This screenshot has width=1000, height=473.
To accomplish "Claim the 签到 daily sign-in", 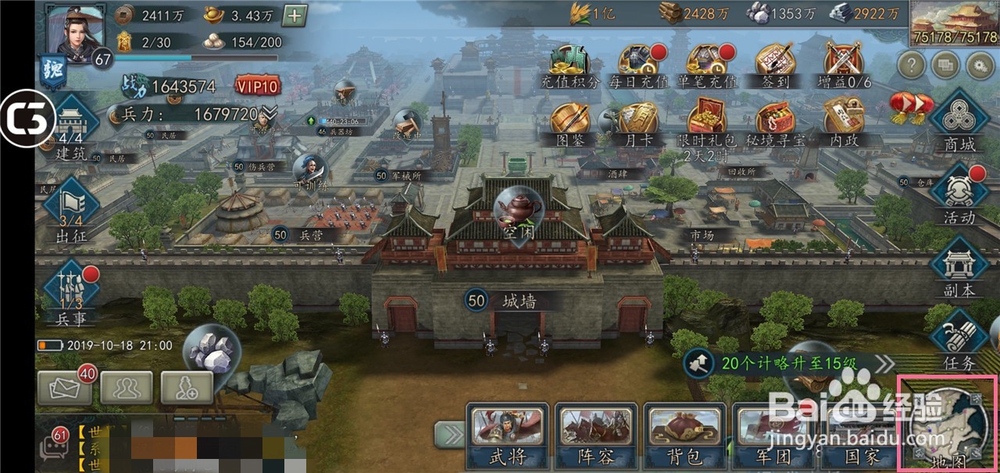I will click(x=775, y=65).
